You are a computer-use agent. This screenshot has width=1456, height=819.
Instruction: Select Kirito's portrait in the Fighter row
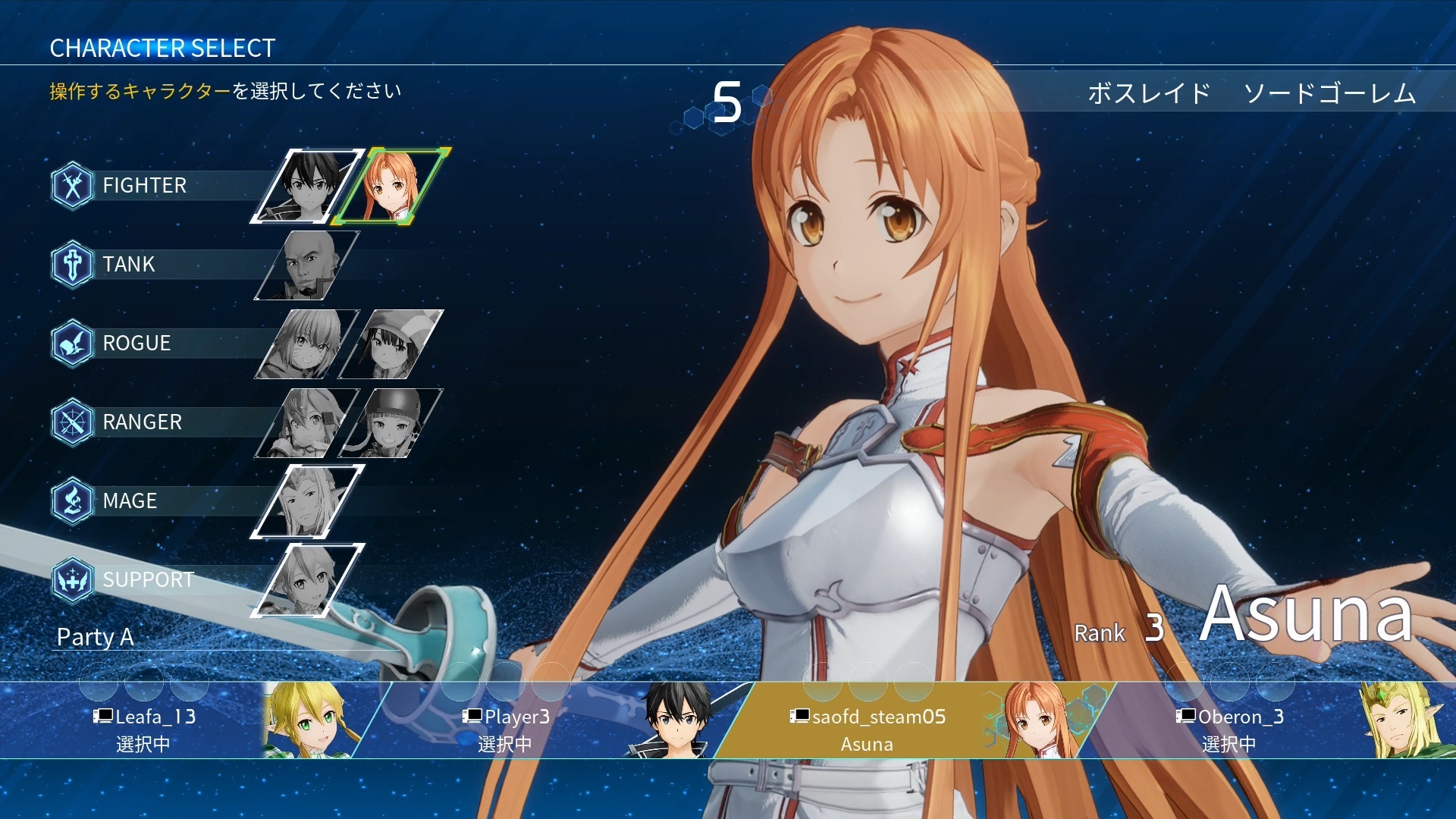point(307,186)
